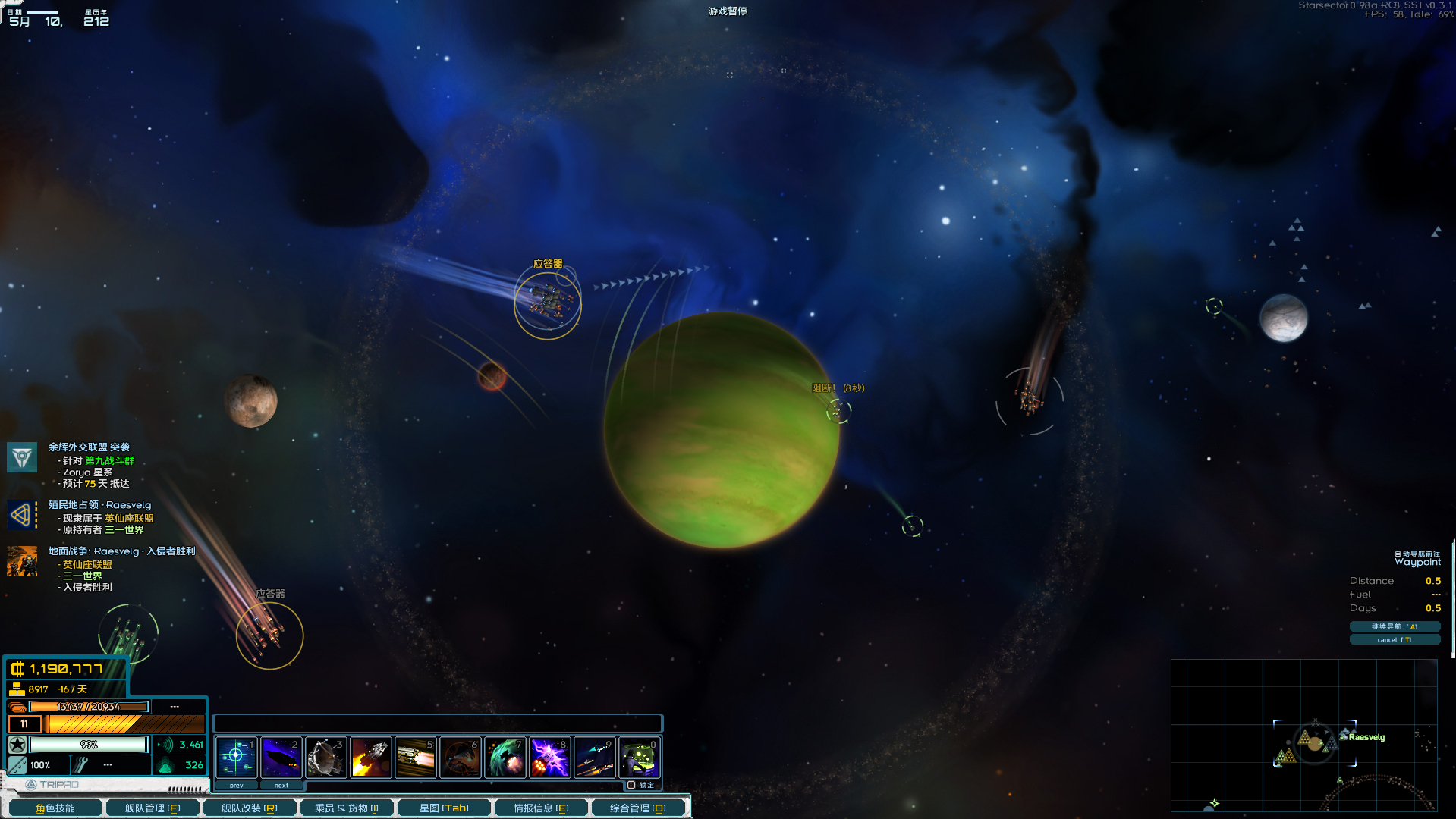Activate the targeting crosshair ability in slot 1
Viewport: 1456px width, 819px height.
(236, 757)
